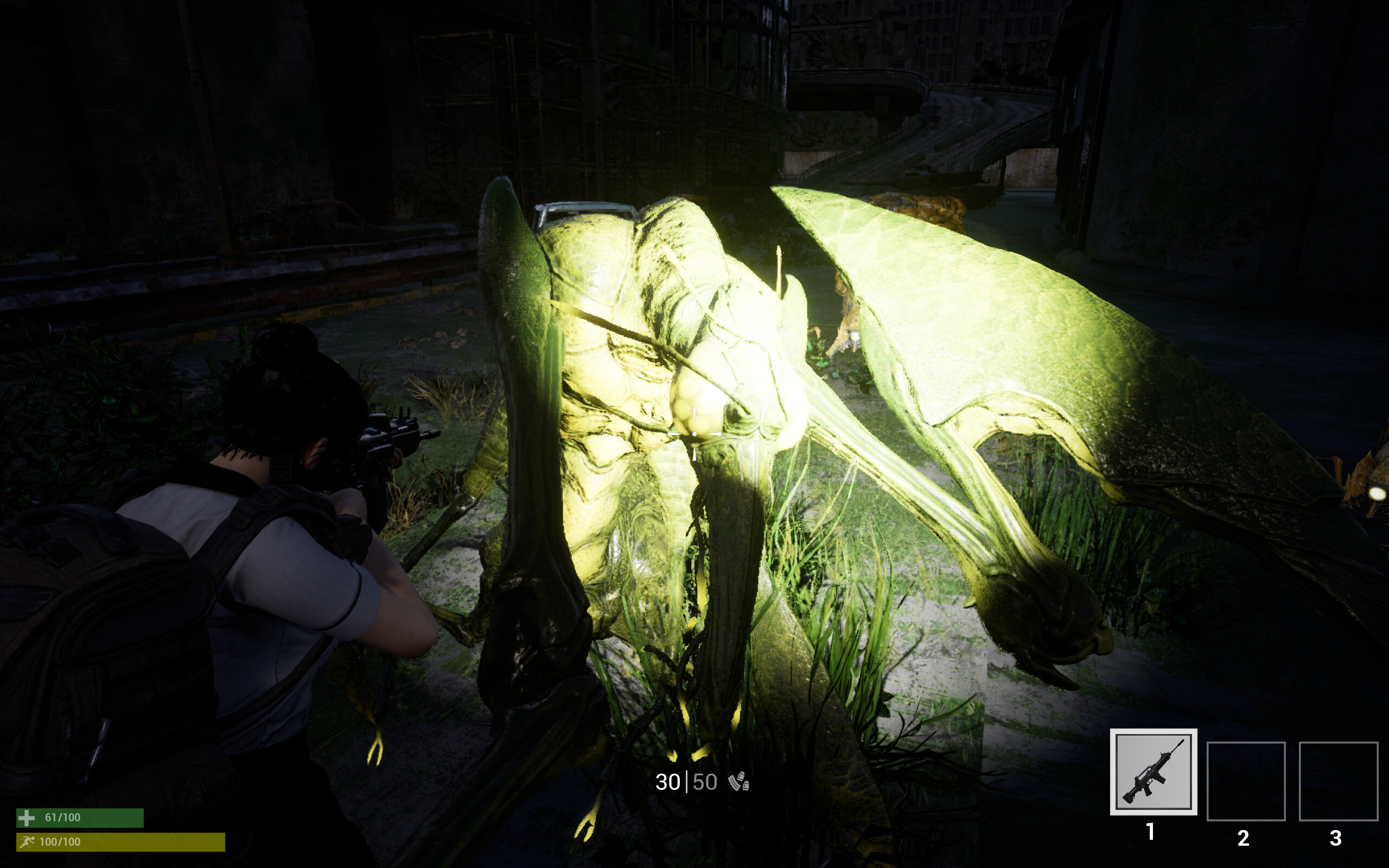The width and height of the screenshot is (1389, 868).
Task: Click the reserve ammo count reading 50
Action: 705,782
